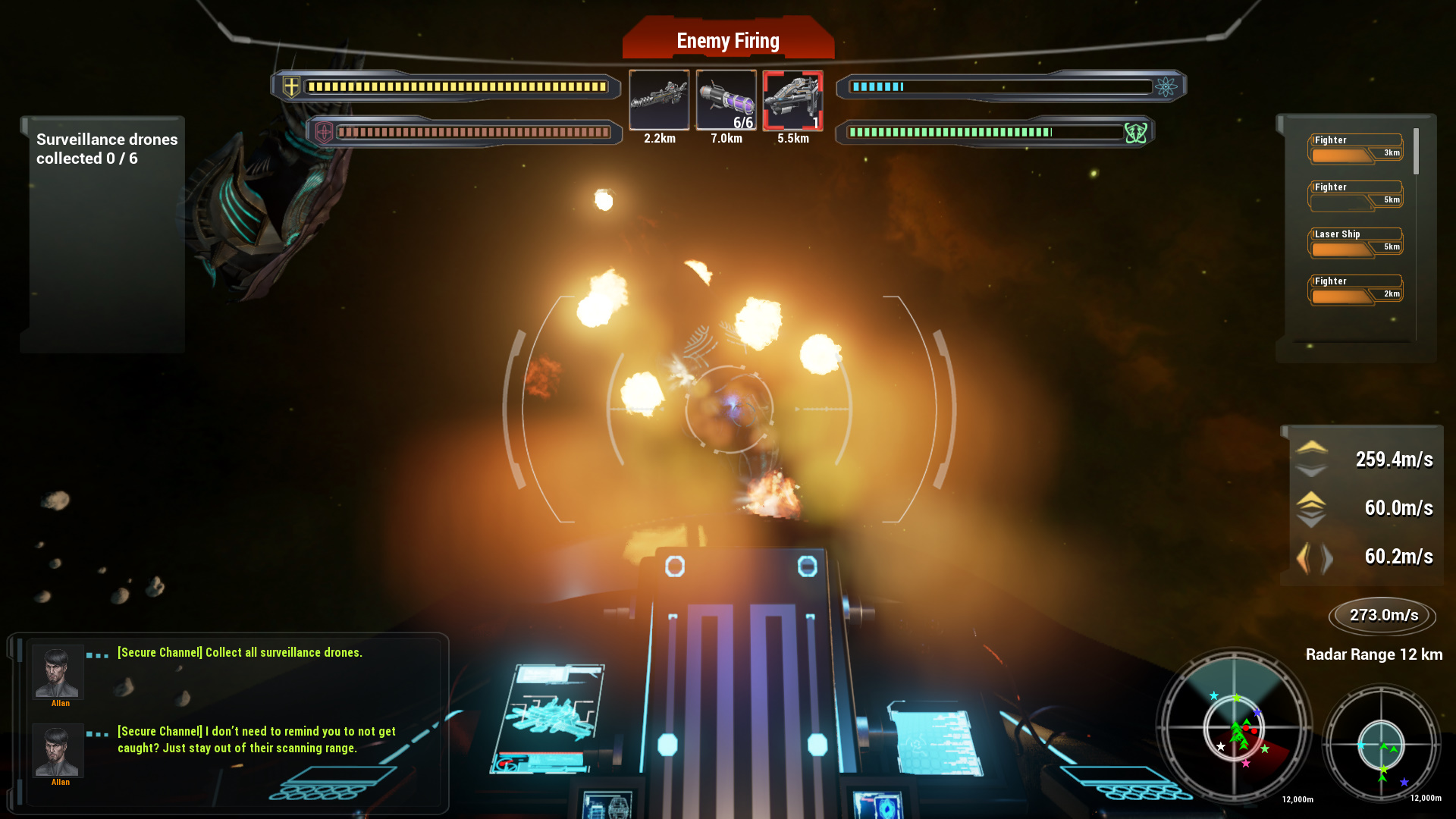
Task: Select the 7.0km missile launcher with 6/6 ammo
Action: pyautogui.click(x=726, y=101)
